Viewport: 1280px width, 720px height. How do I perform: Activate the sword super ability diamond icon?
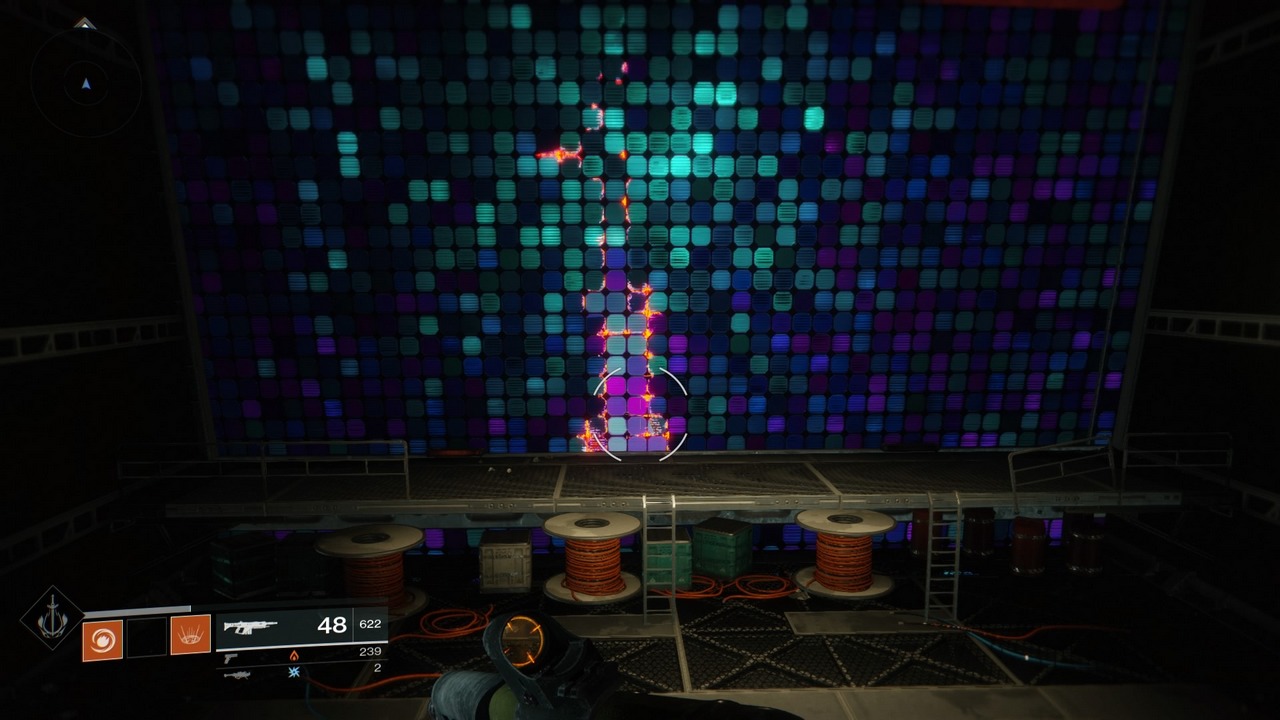pyautogui.click(x=52, y=618)
